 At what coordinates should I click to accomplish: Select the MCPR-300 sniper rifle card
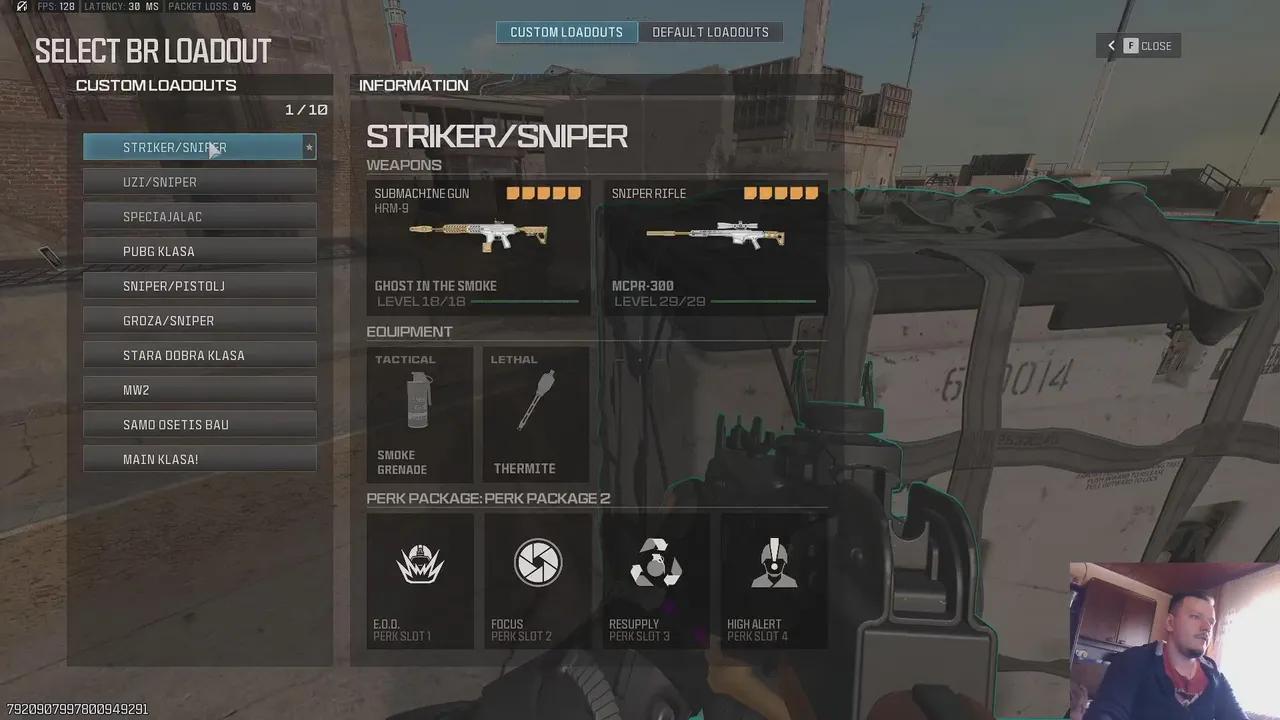click(715, 247)
